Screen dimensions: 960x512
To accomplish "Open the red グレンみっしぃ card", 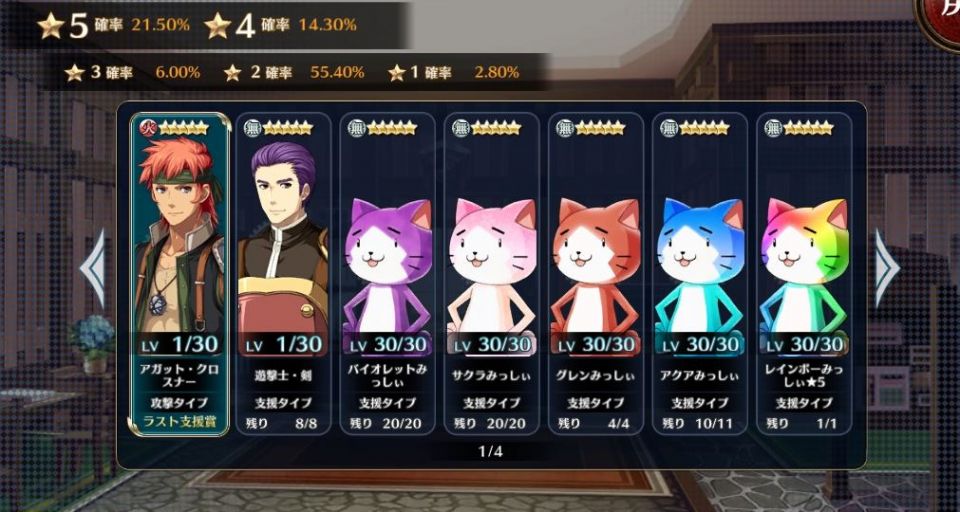I will tap(595, 270).
